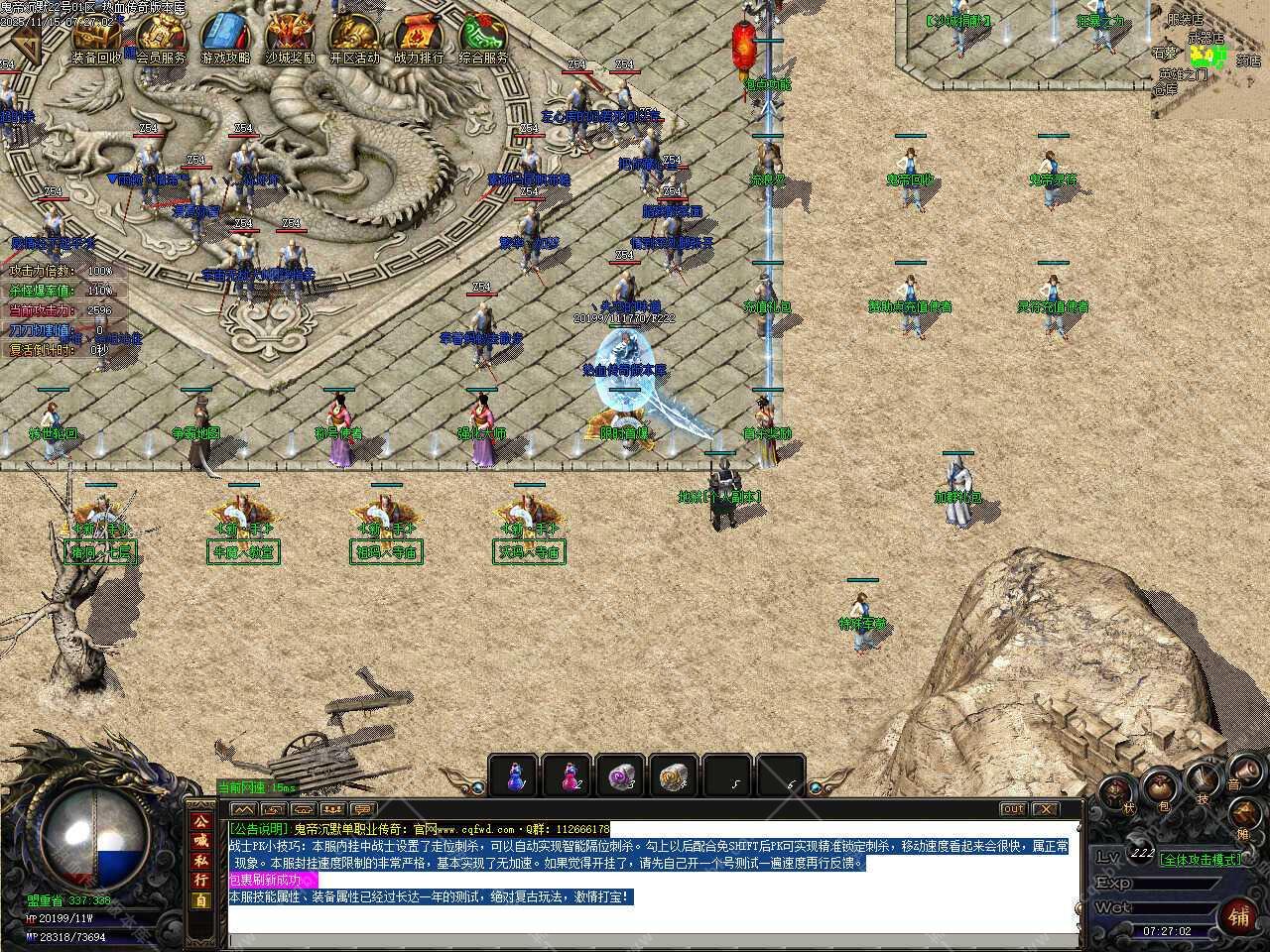The image size is (1270, 952).
Task: Open the 沙城奖励 Sabak rewards icon
Action: [x=290, y=40]
